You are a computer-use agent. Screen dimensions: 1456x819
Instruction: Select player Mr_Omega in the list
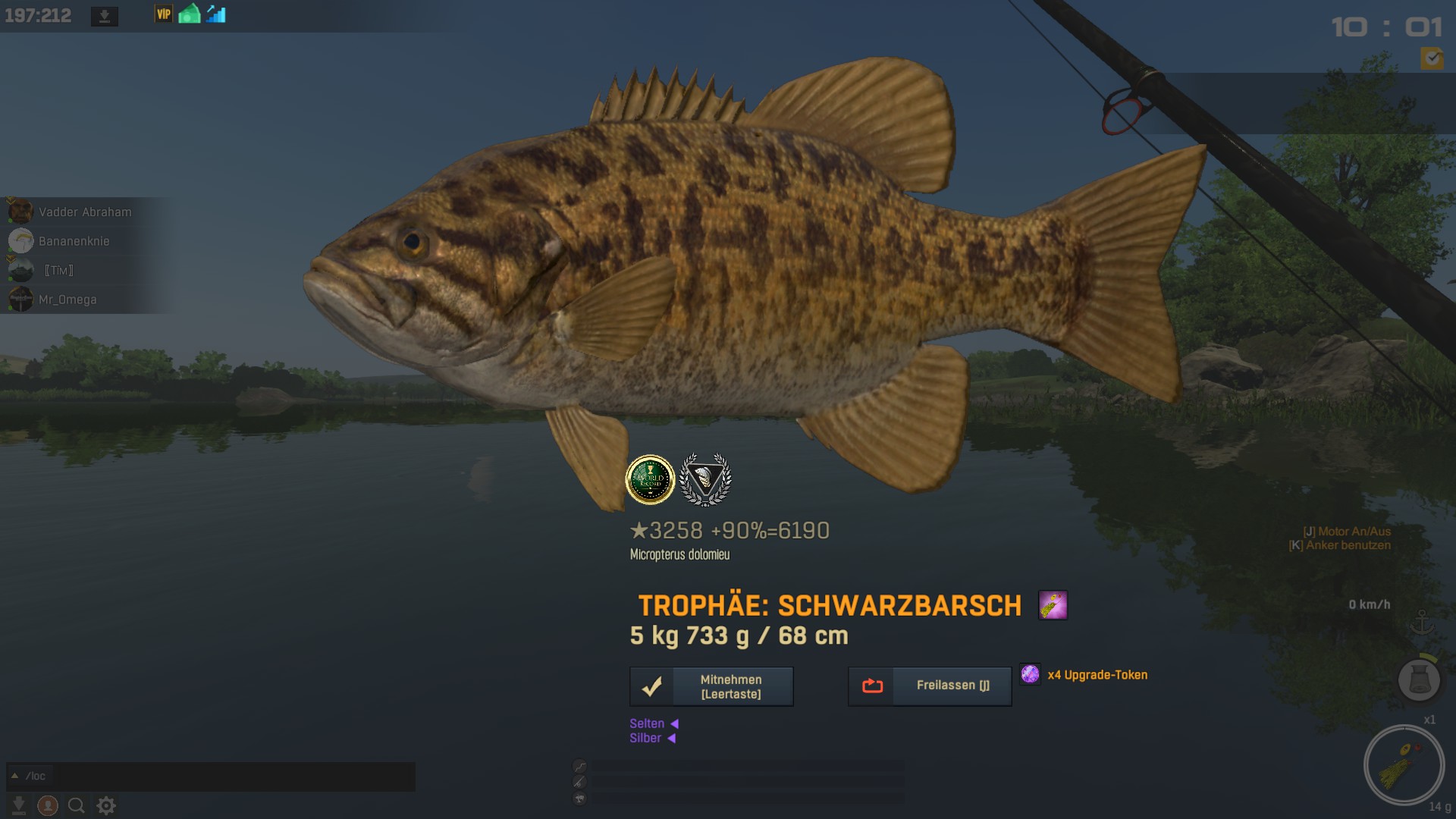(x=67, y=300)
